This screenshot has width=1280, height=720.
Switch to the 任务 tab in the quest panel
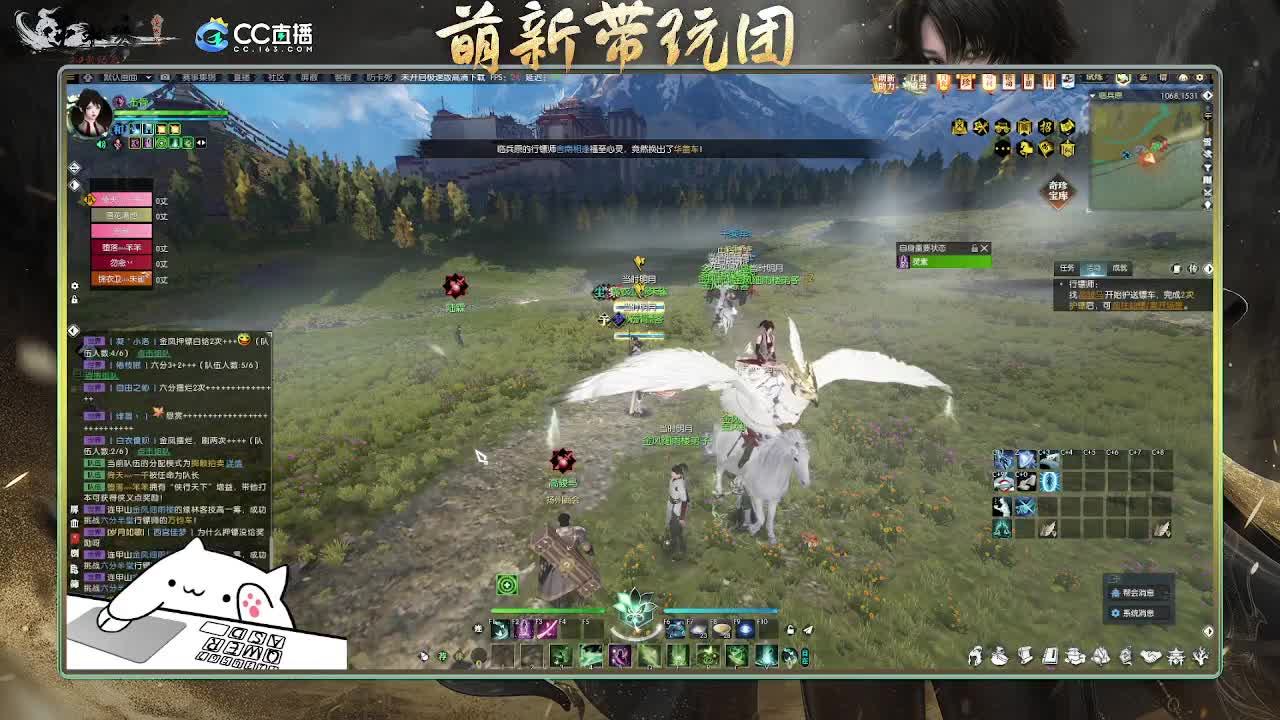(1066, 266)
